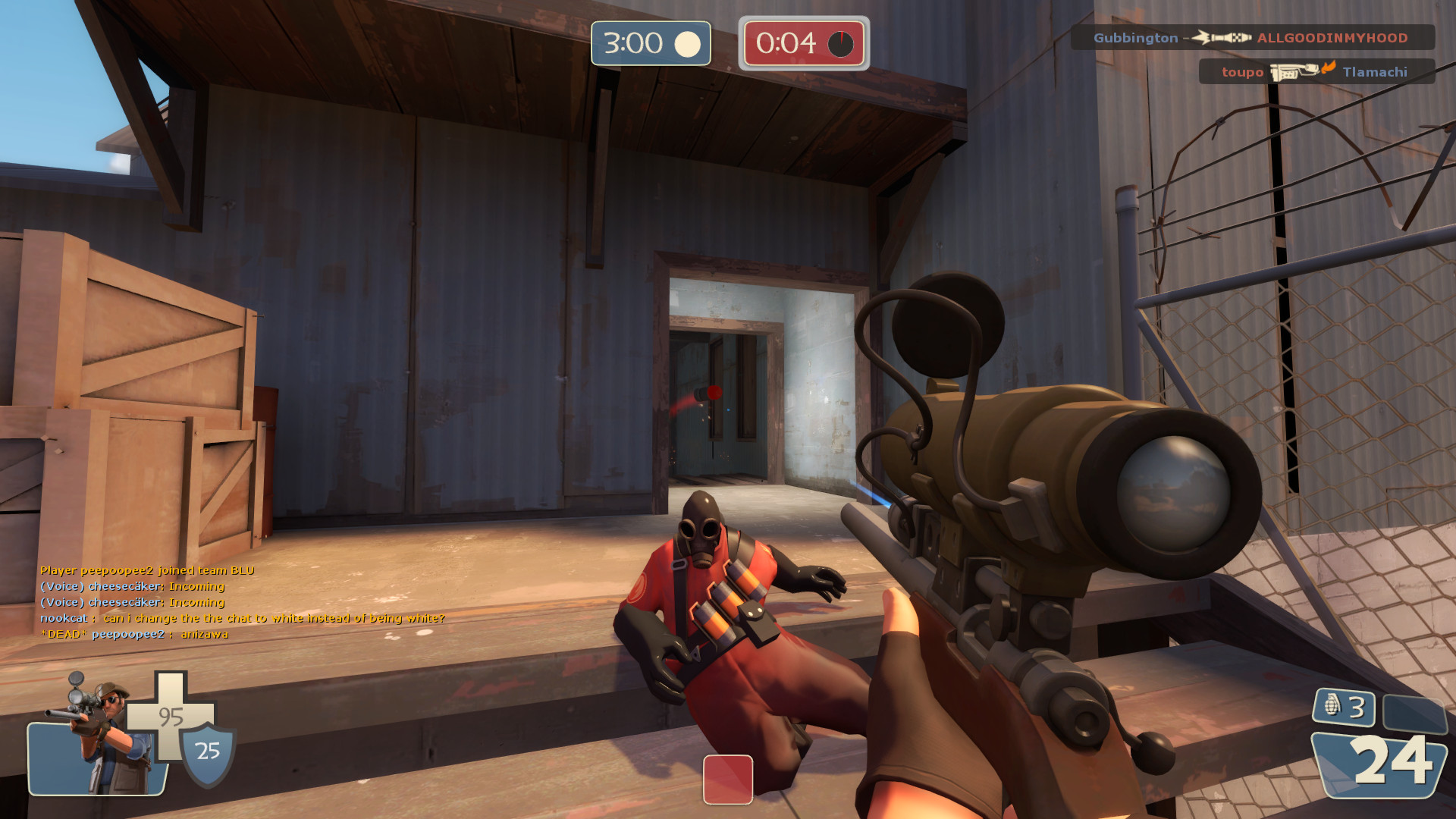The height and width of the screenshot is (819, 1456).
Task: Expand the chat message history panel
Action: tap(243, 603)
